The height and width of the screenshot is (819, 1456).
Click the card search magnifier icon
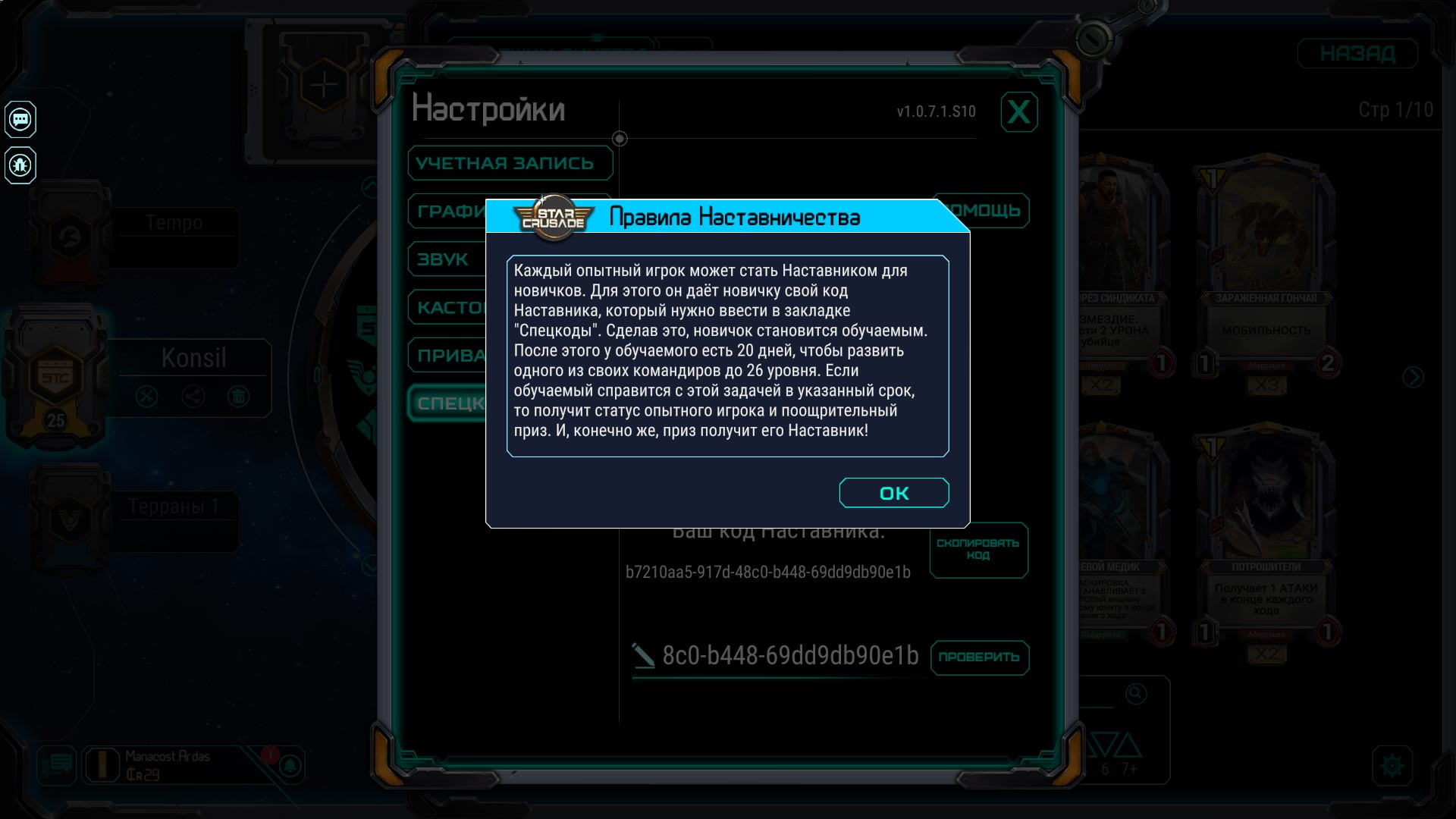coord(1135,694)
